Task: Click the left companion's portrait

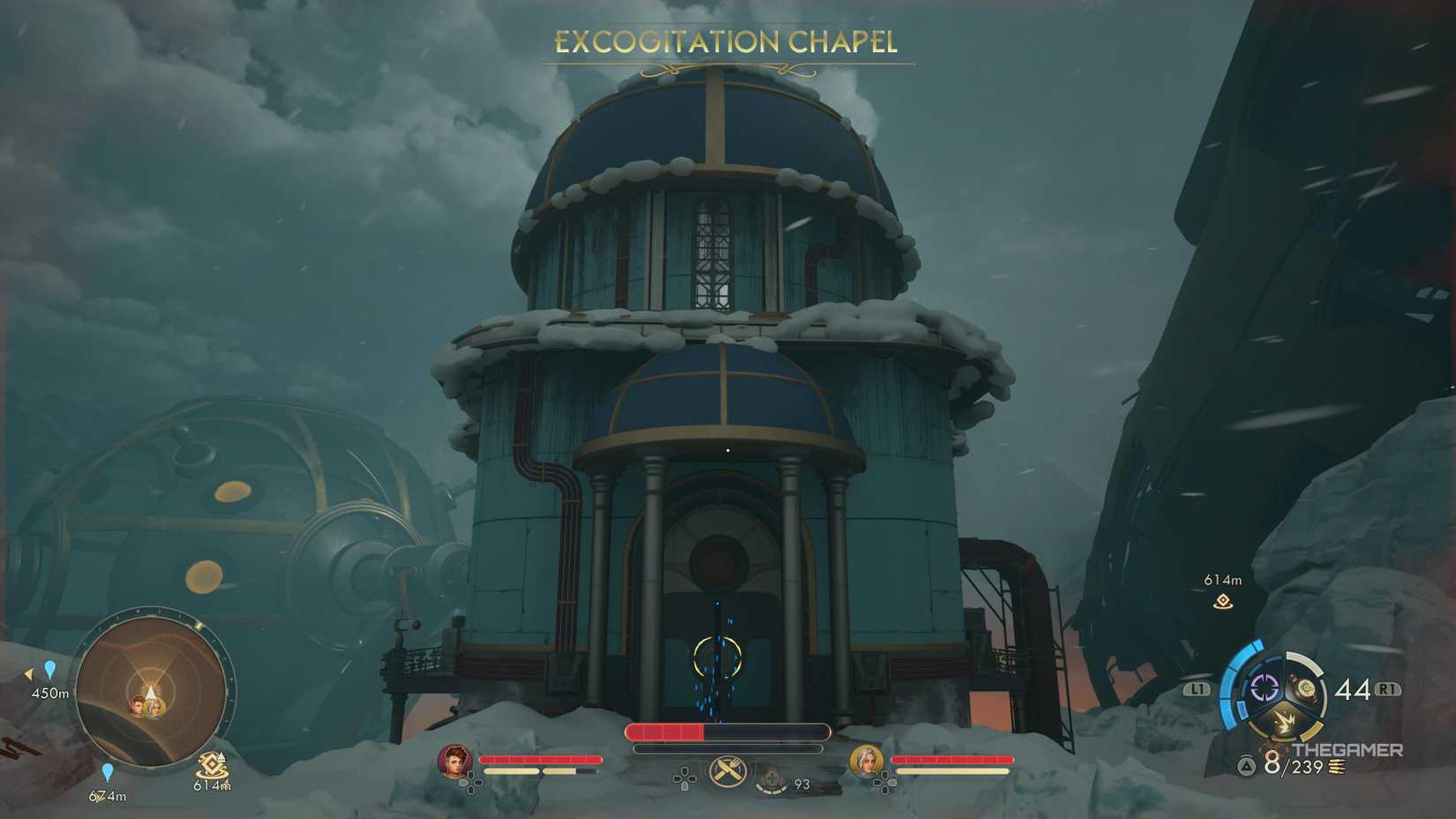Action: tap(454, 762)
